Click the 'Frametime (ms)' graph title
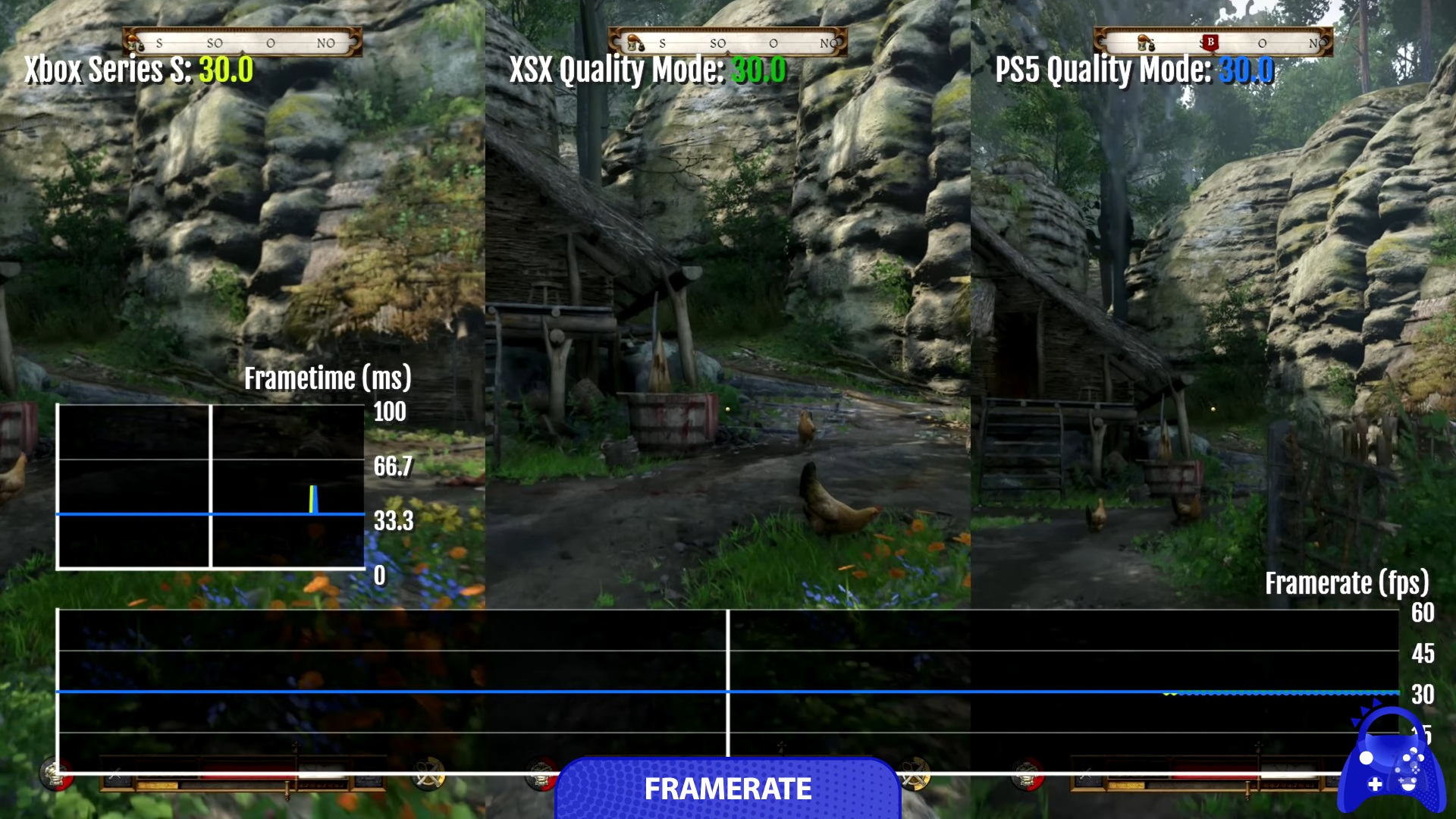1456x819 pixels. pyautogui.click(x=328, y=379)
